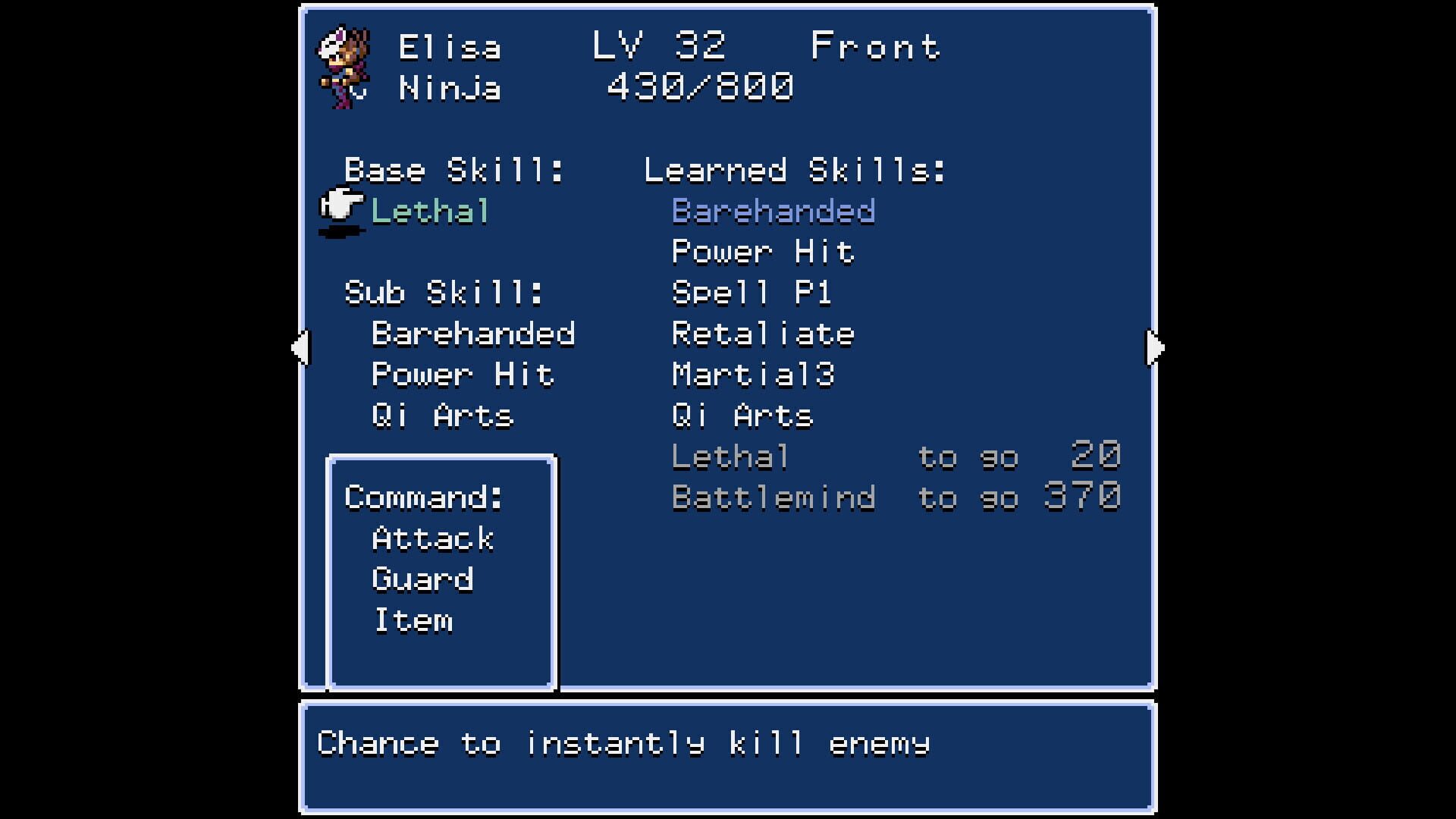This screenshot has height=819, width=1456.
Task: Select Guard in the Command box
Action: [x=422, y=579]
